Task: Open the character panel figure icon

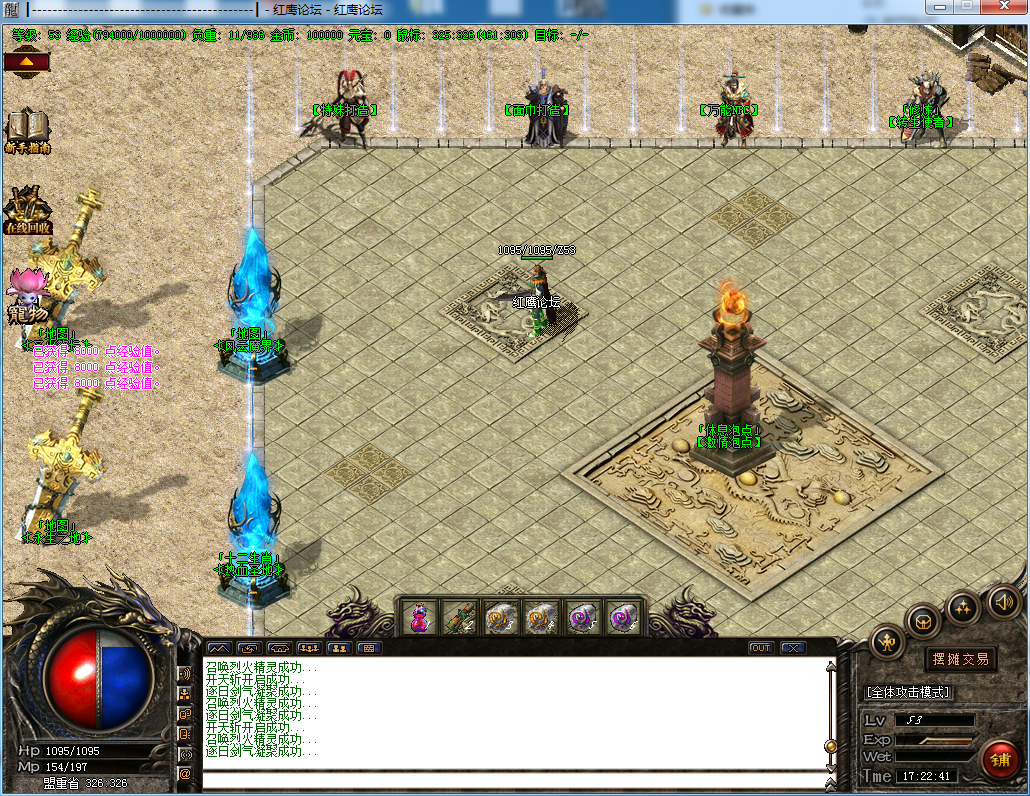Action: 887,641
